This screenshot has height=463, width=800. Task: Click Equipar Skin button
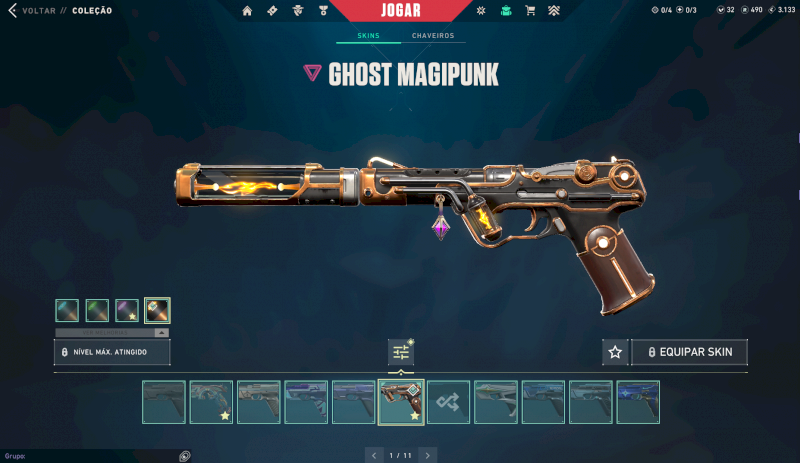click(689, 352)
